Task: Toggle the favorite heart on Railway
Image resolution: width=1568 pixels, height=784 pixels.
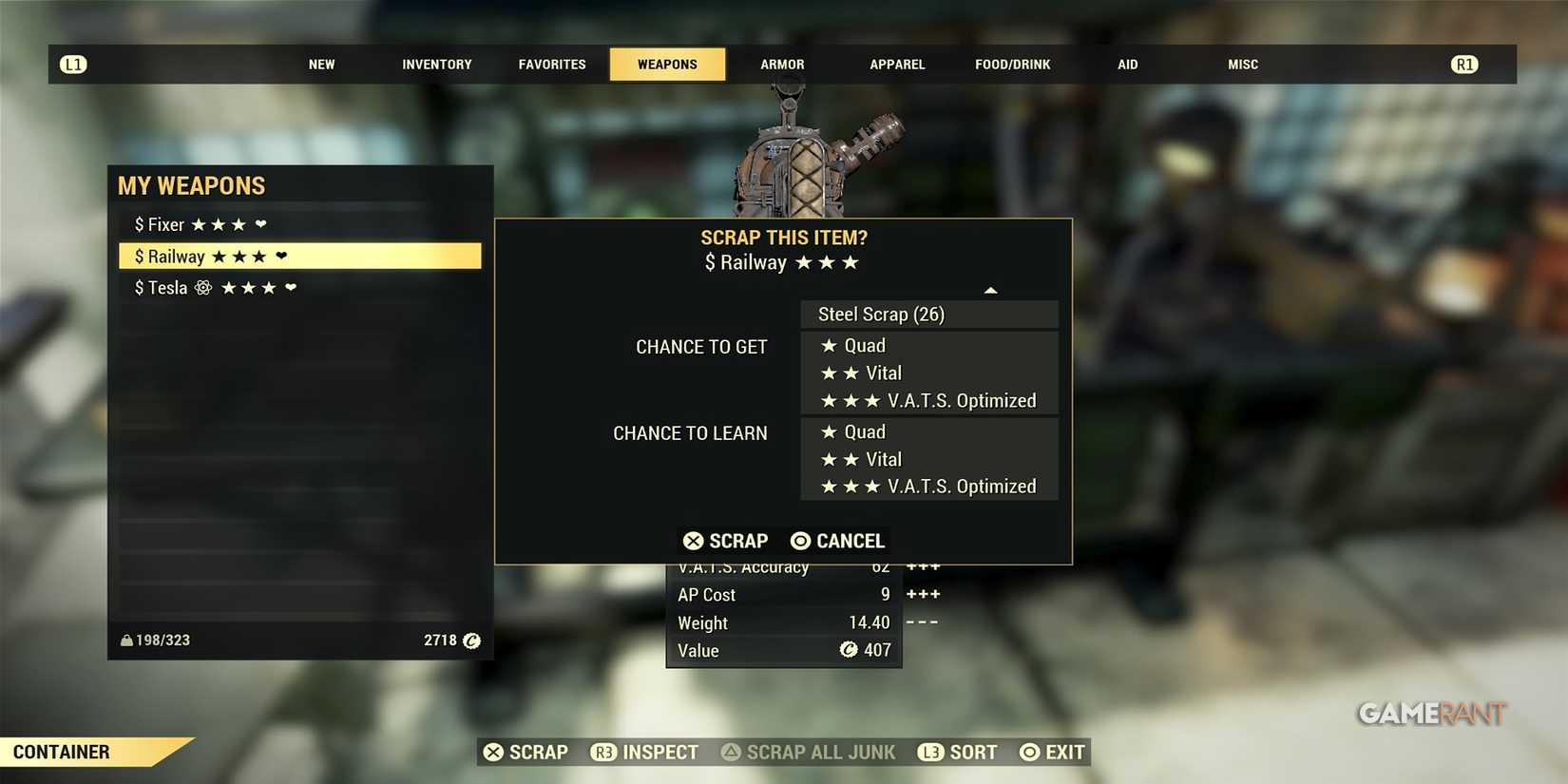Action: click(282, 256)
